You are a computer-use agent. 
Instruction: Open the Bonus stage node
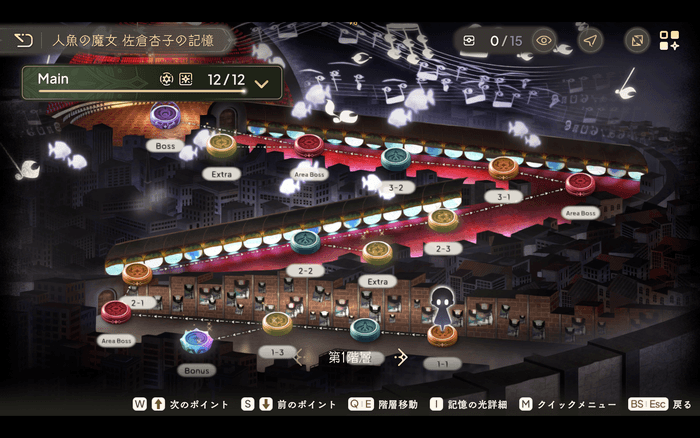point(196,342)
